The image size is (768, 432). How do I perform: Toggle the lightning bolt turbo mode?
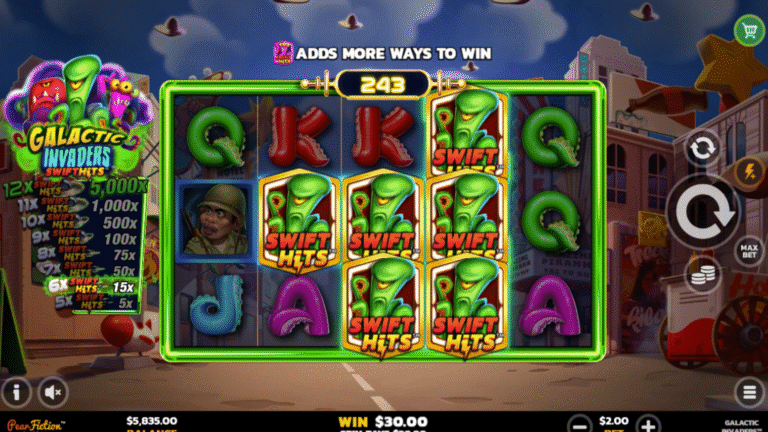pyautogui.click(x=746, y=172)
